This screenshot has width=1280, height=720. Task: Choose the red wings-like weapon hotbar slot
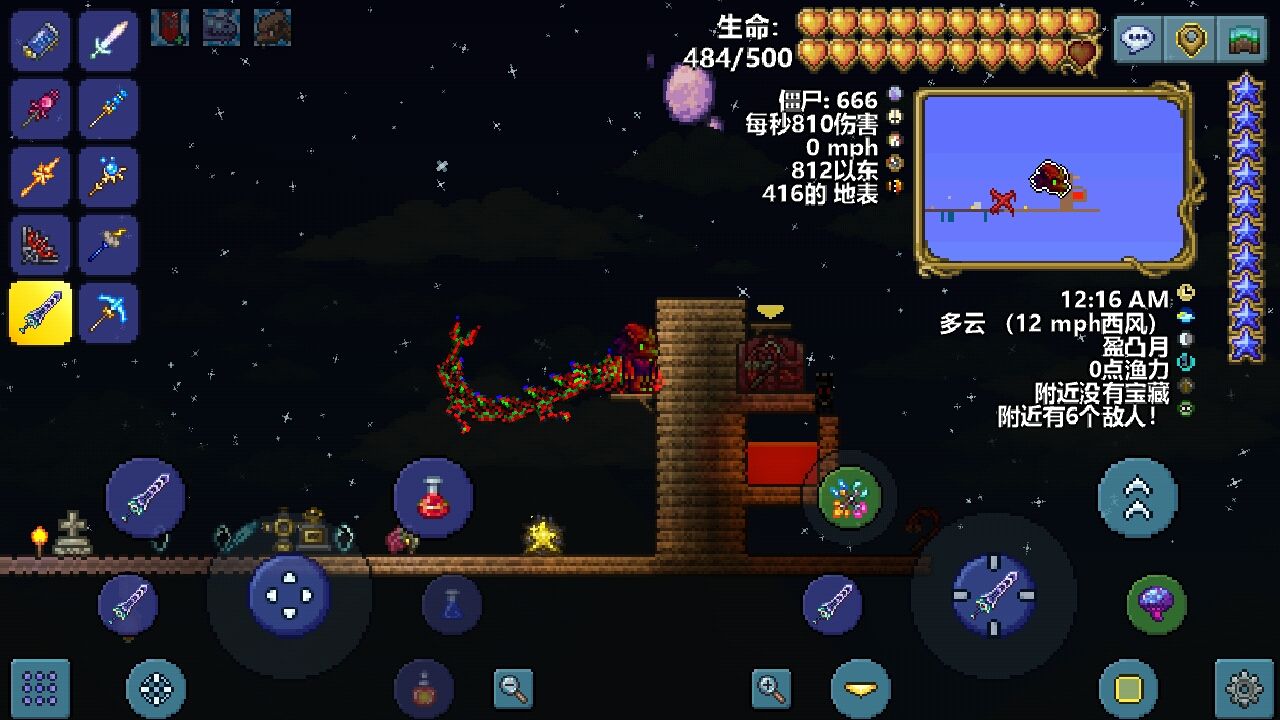click(x=40, y=245)
